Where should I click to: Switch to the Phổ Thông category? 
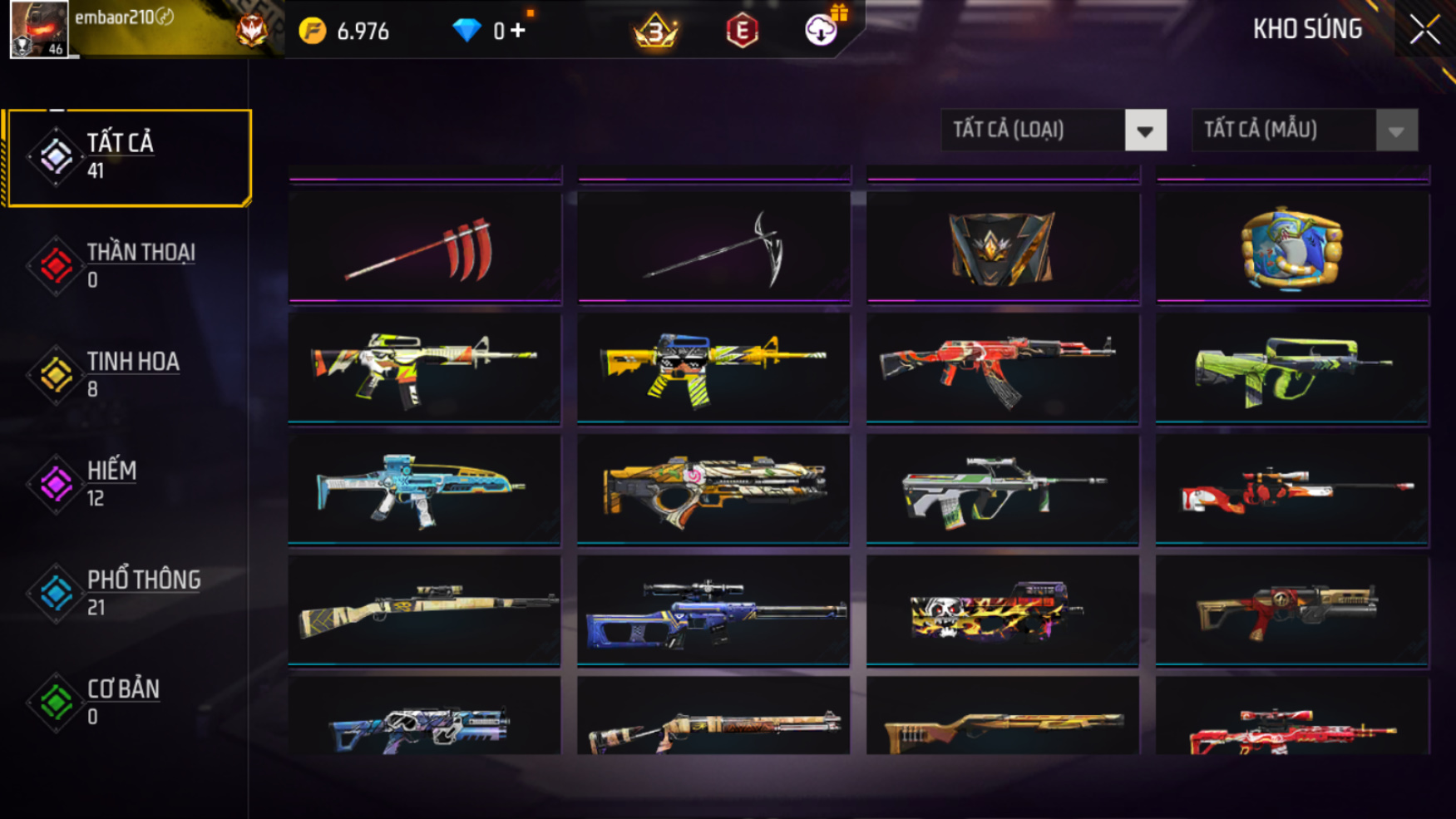128,592
